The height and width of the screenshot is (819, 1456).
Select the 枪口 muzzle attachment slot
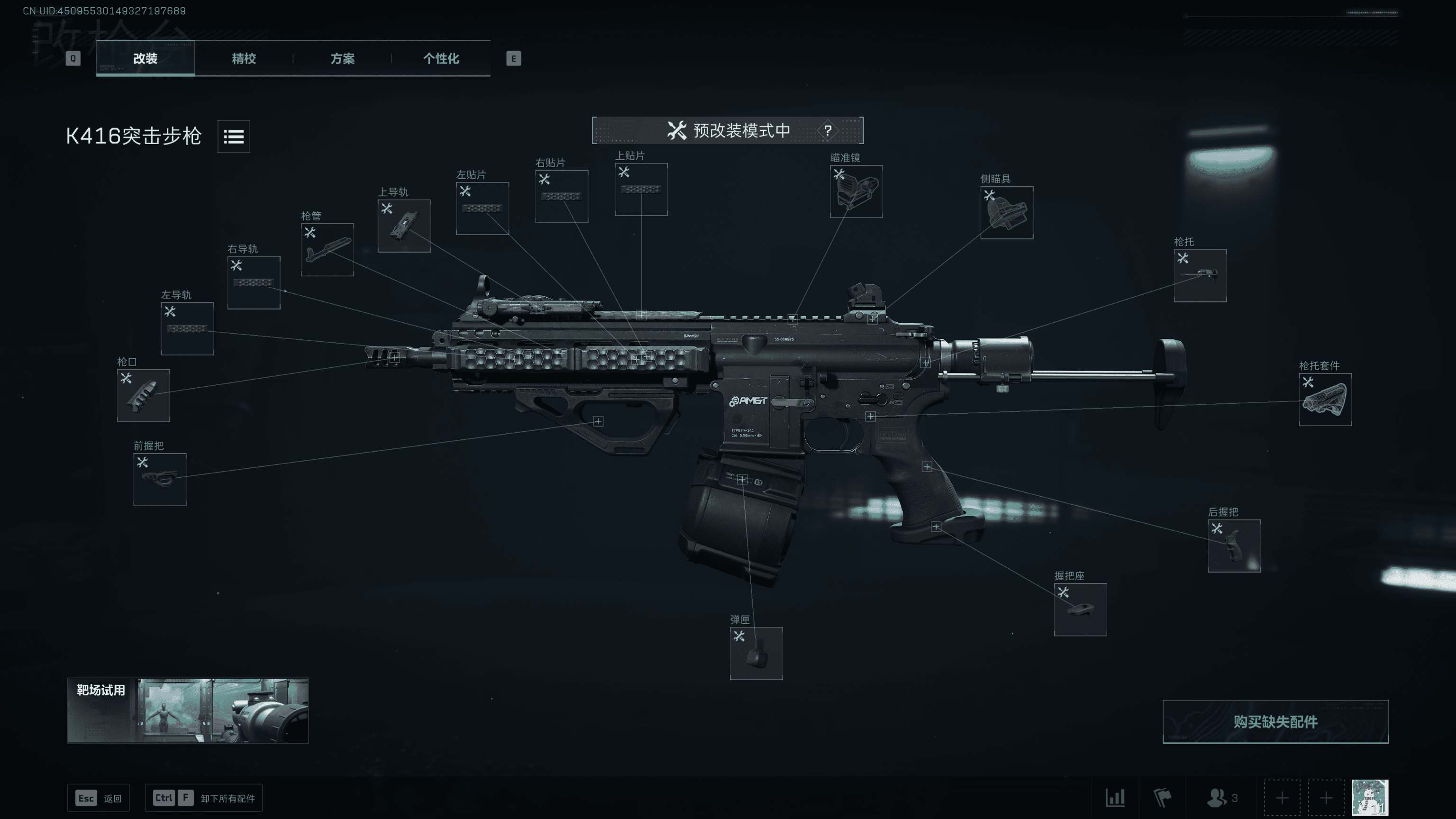pyautogui.click(x=143, y=395)
